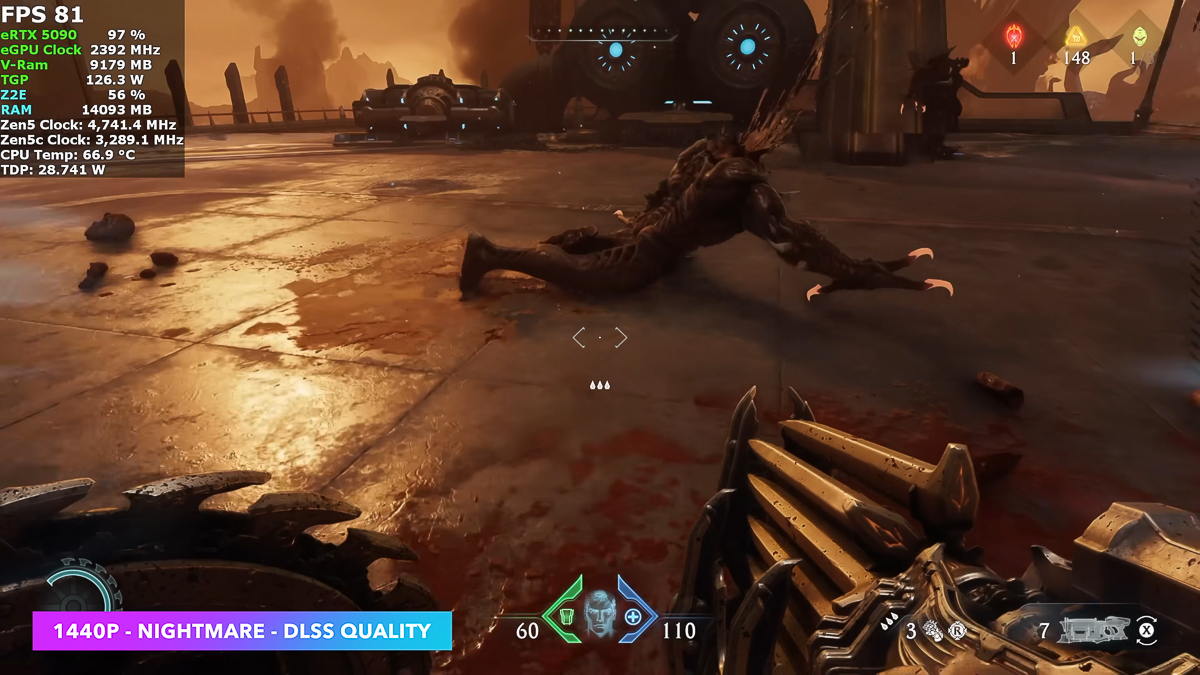Click the melee gauntlet fist icon
The width and height of the screenshot is (1200, 675).
(x=934, y=630)
